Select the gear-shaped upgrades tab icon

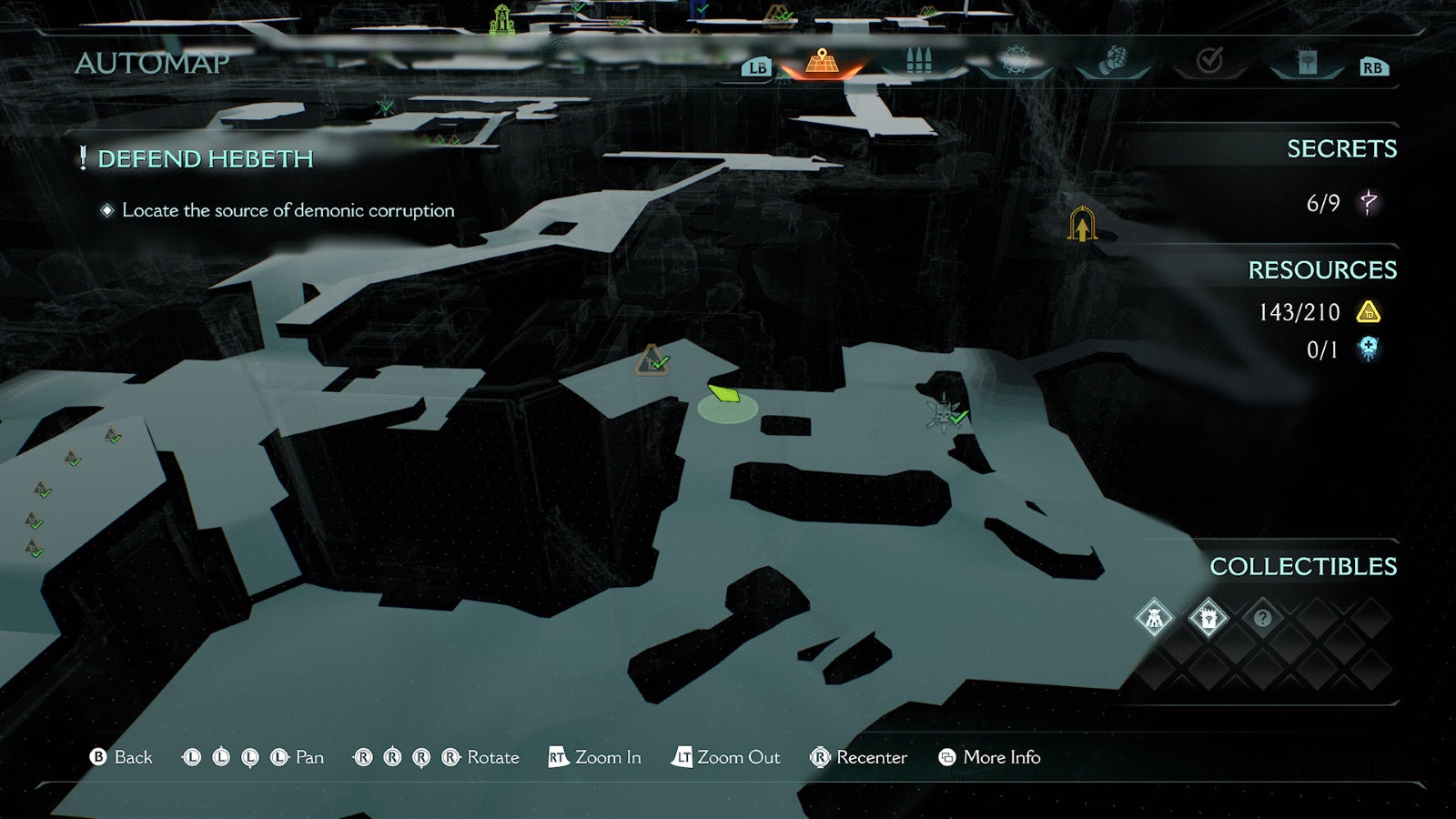click(1017, 59)
